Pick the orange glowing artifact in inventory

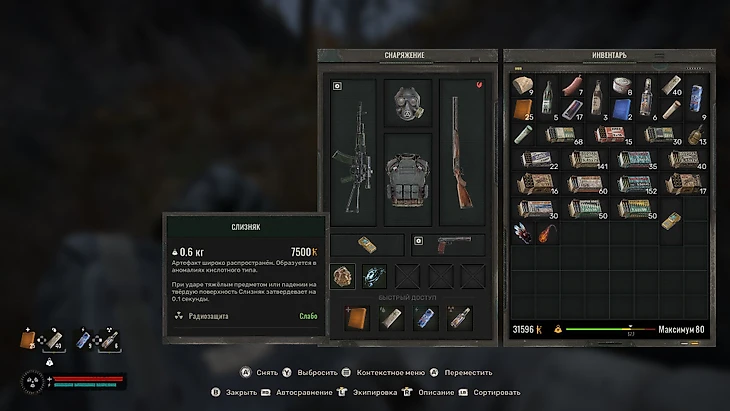click(x=547, y=234)
